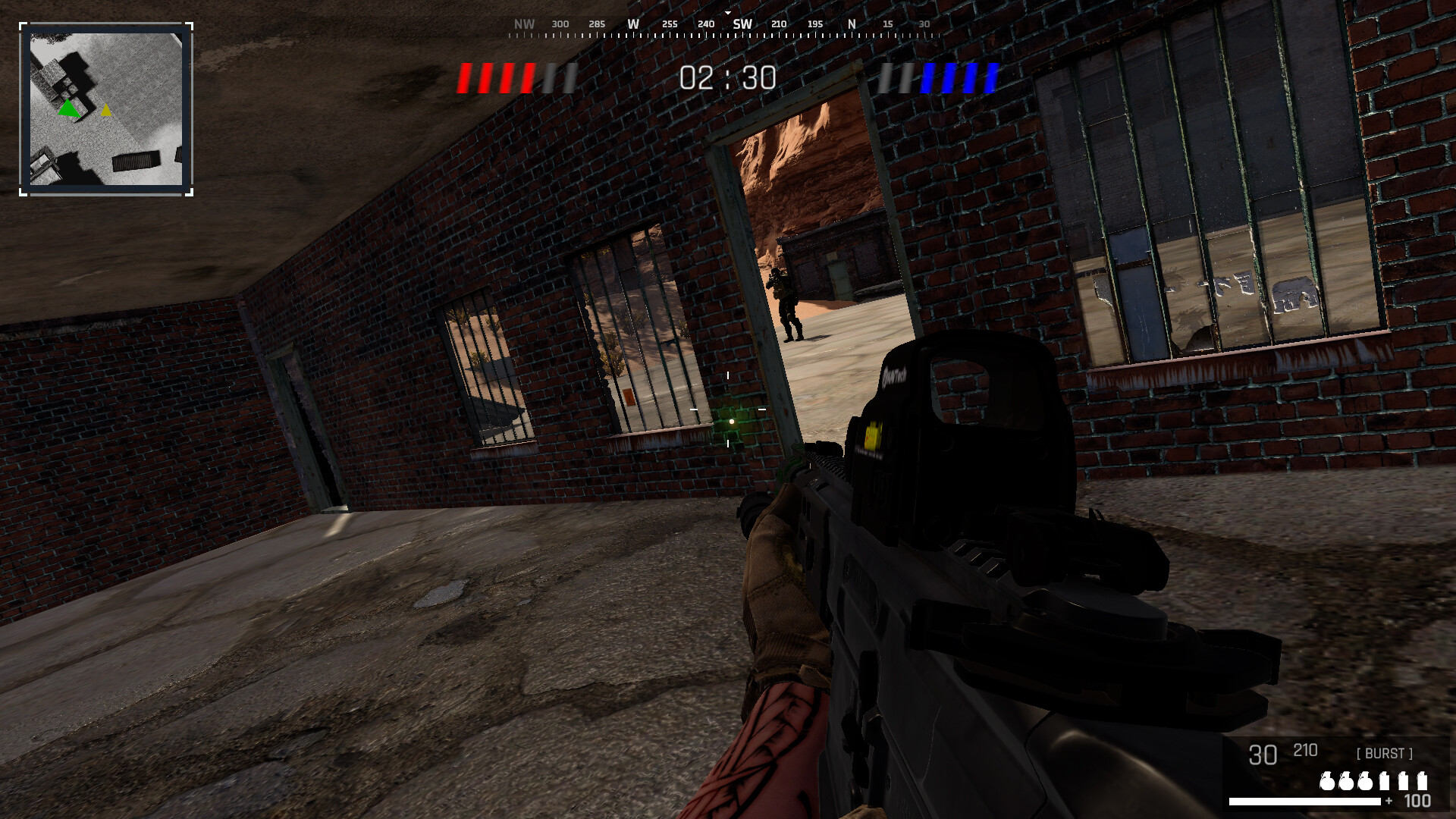Click the reserve ammo count 210
This screenshot has width=1456, height=819.
(1305, 752)
